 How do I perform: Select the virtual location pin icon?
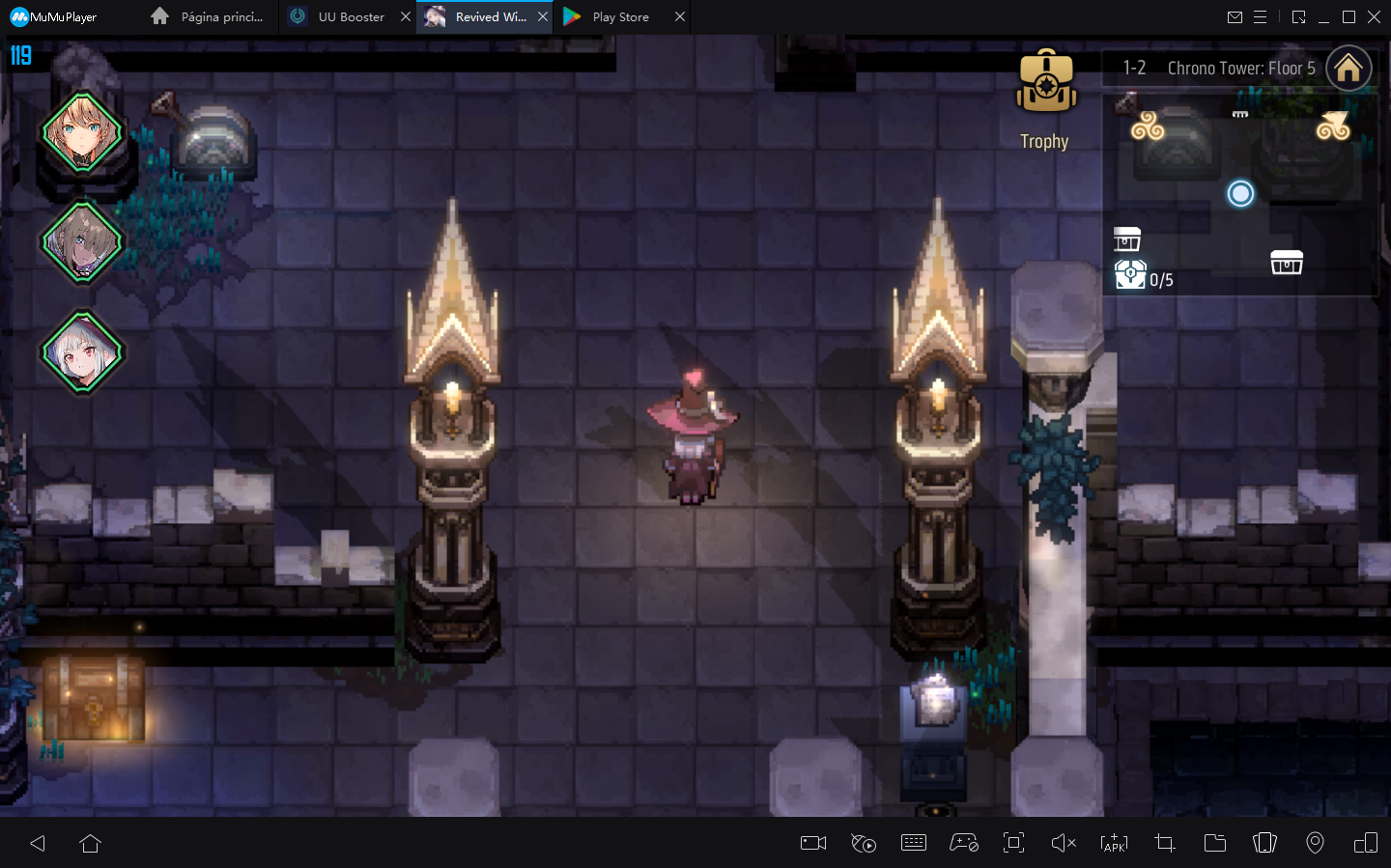(x=1315, y=843)
